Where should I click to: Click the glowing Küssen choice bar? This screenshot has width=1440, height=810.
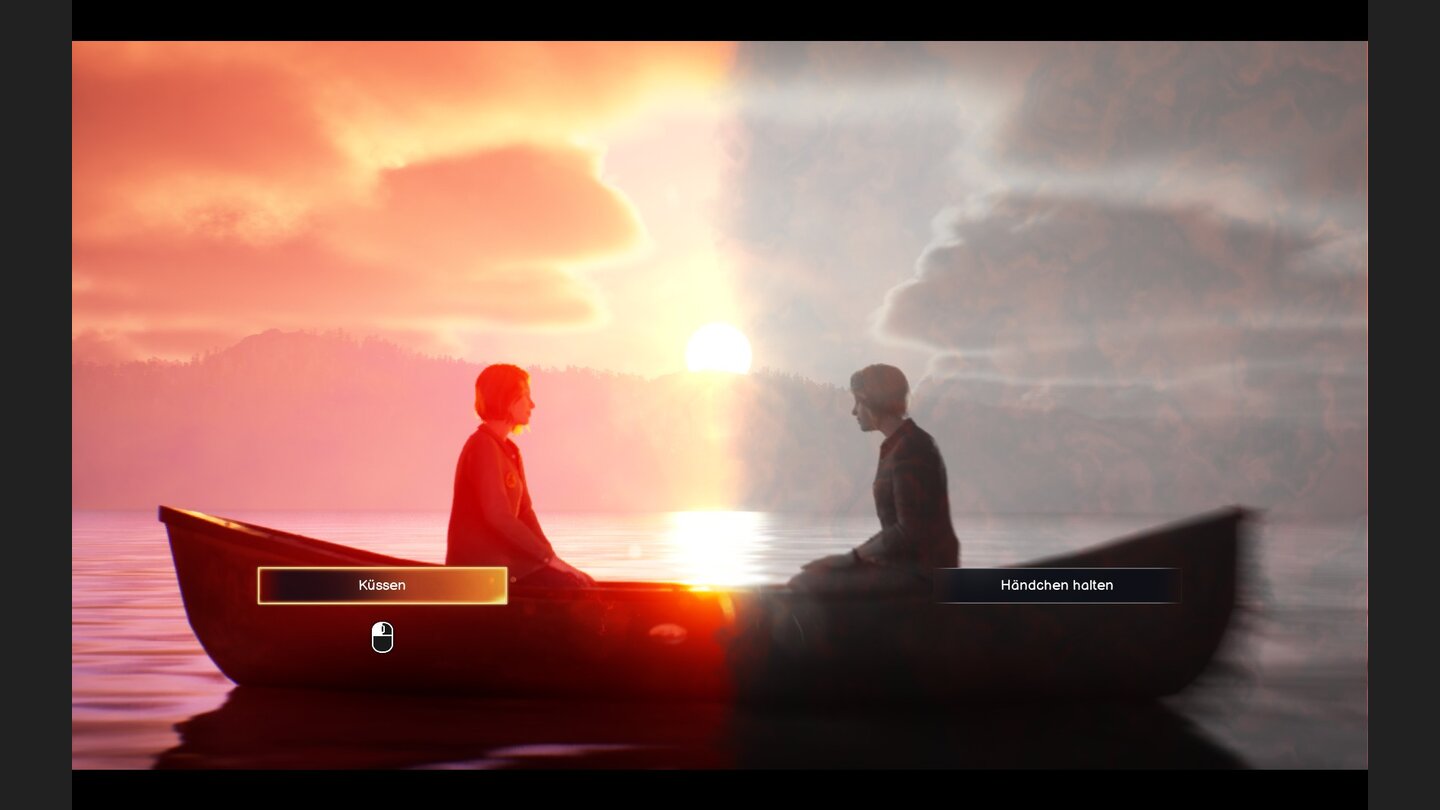(383, 586)
